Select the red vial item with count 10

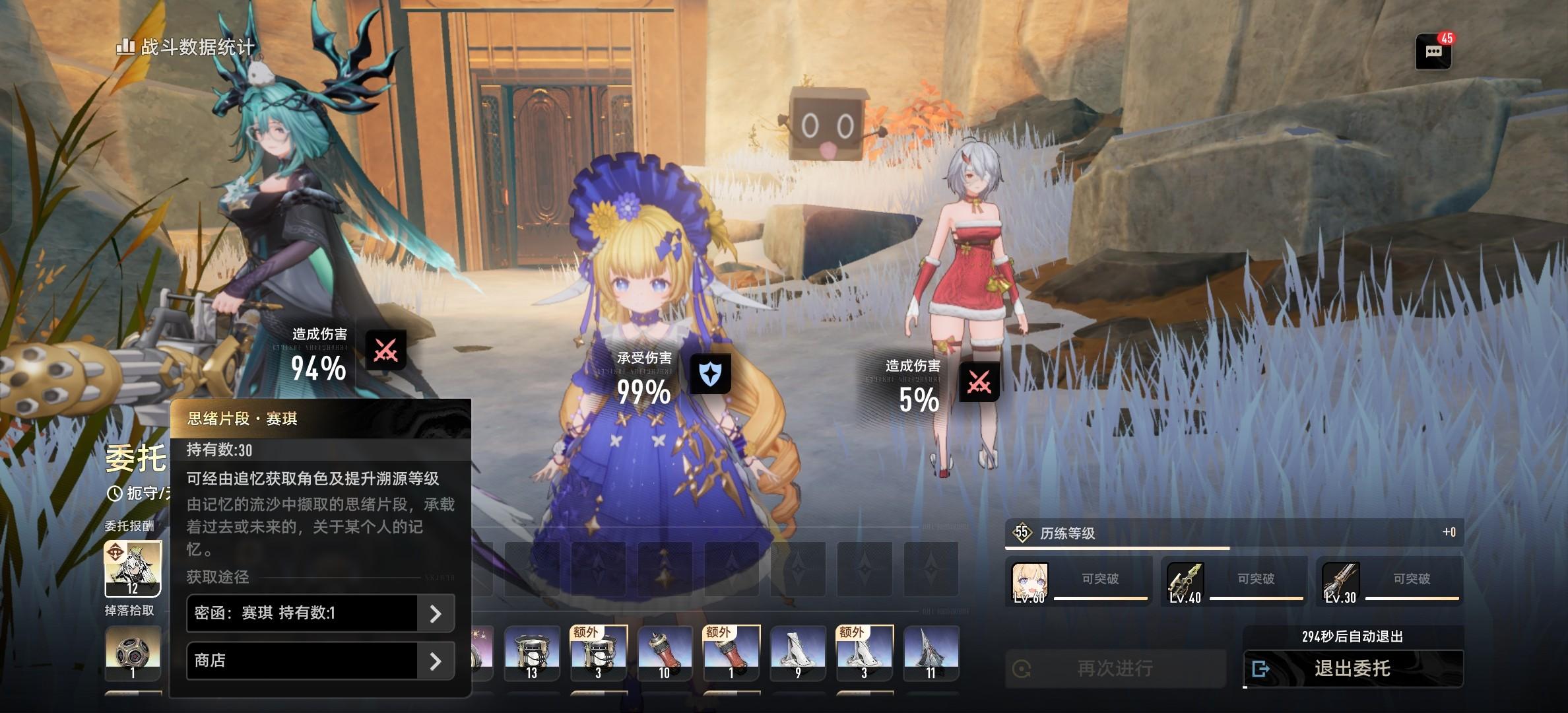click(665, 654)
